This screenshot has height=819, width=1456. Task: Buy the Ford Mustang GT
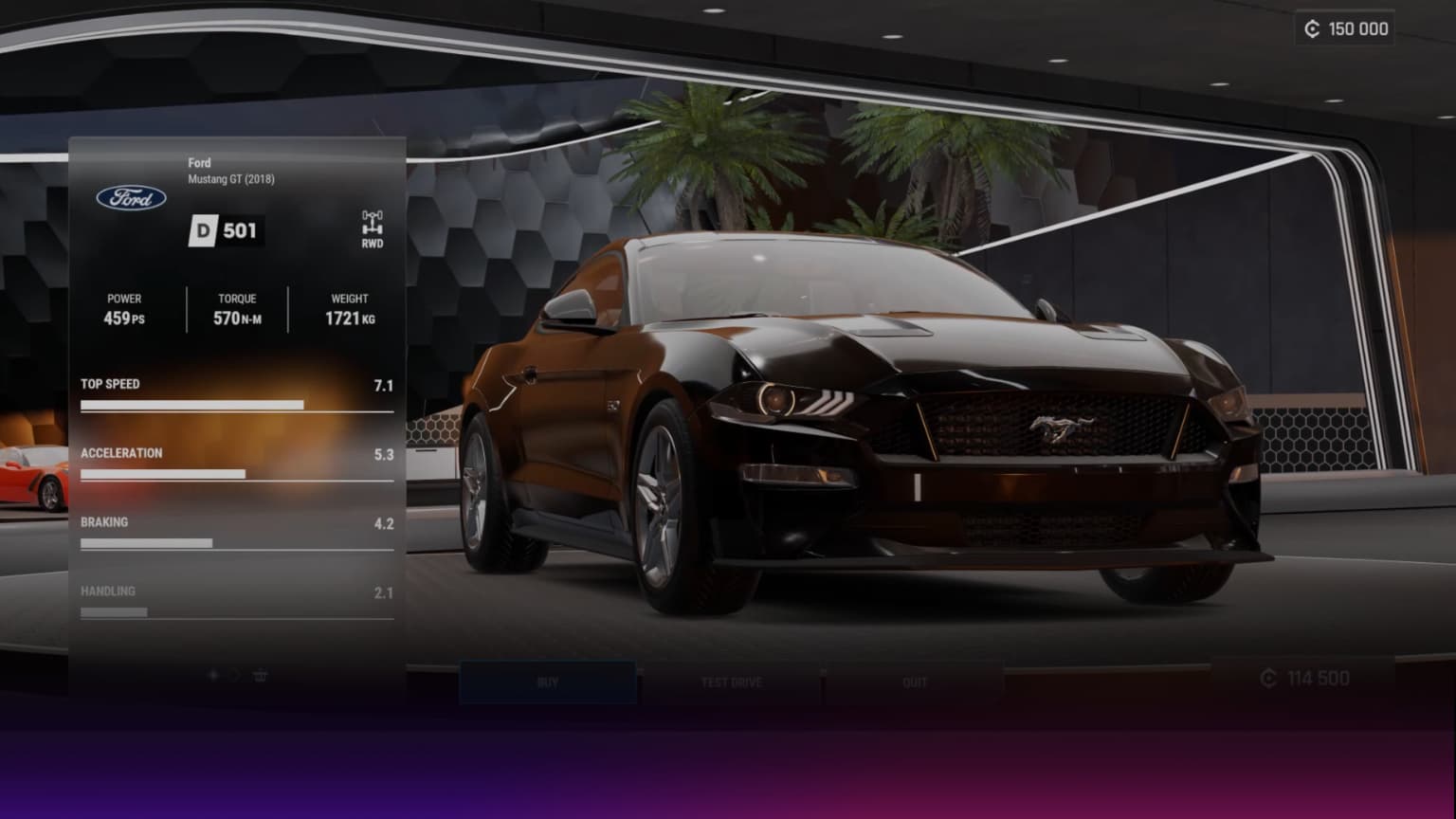point(548,682)
